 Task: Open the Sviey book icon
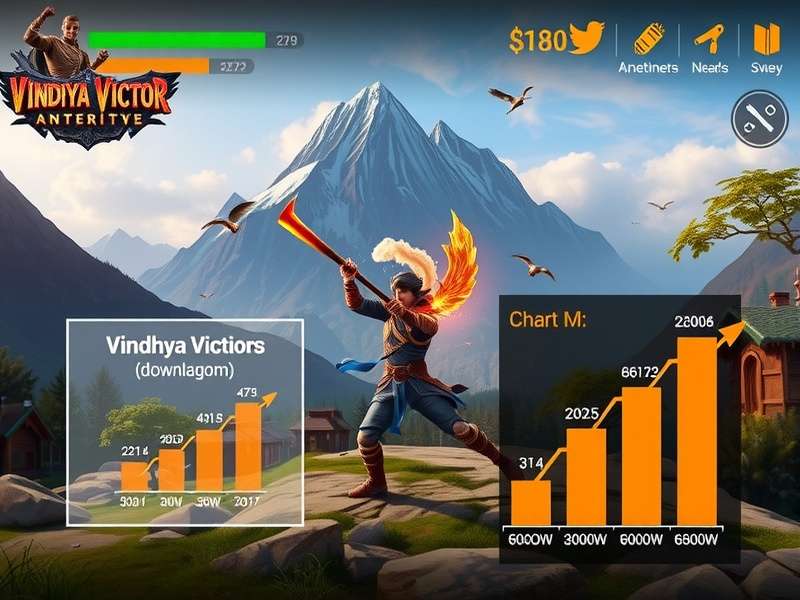pyautogui.click(x=766, y=40)
